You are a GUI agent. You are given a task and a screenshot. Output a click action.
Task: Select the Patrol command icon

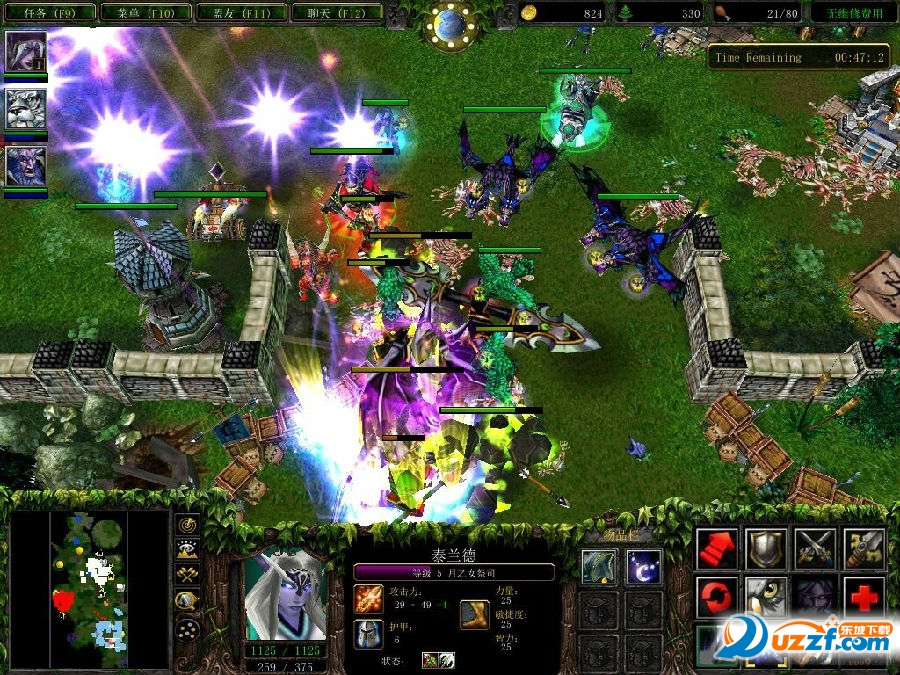[x=864, y=549]
